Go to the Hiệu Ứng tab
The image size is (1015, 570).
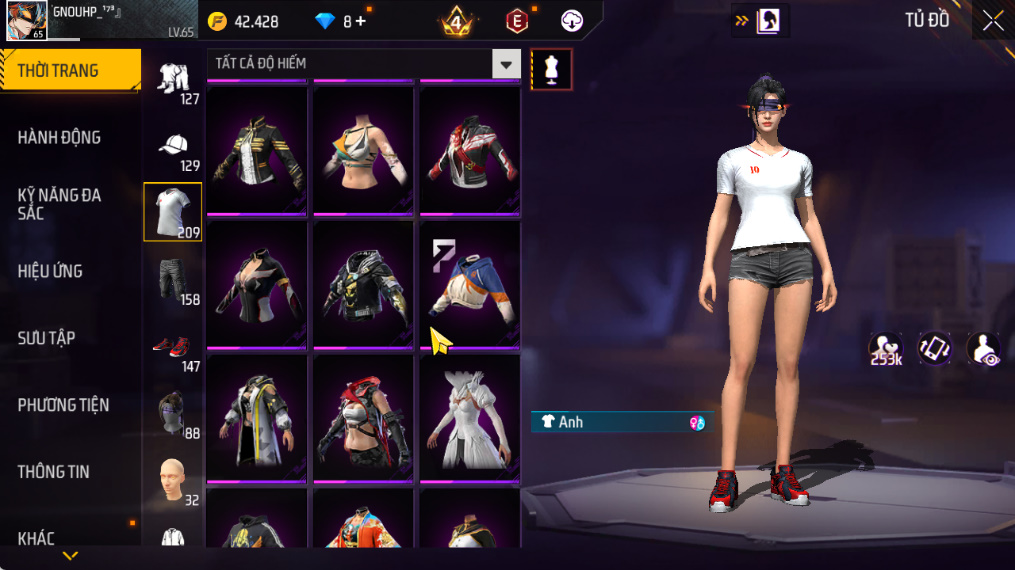pyautogui.click(x=50, y=271)
